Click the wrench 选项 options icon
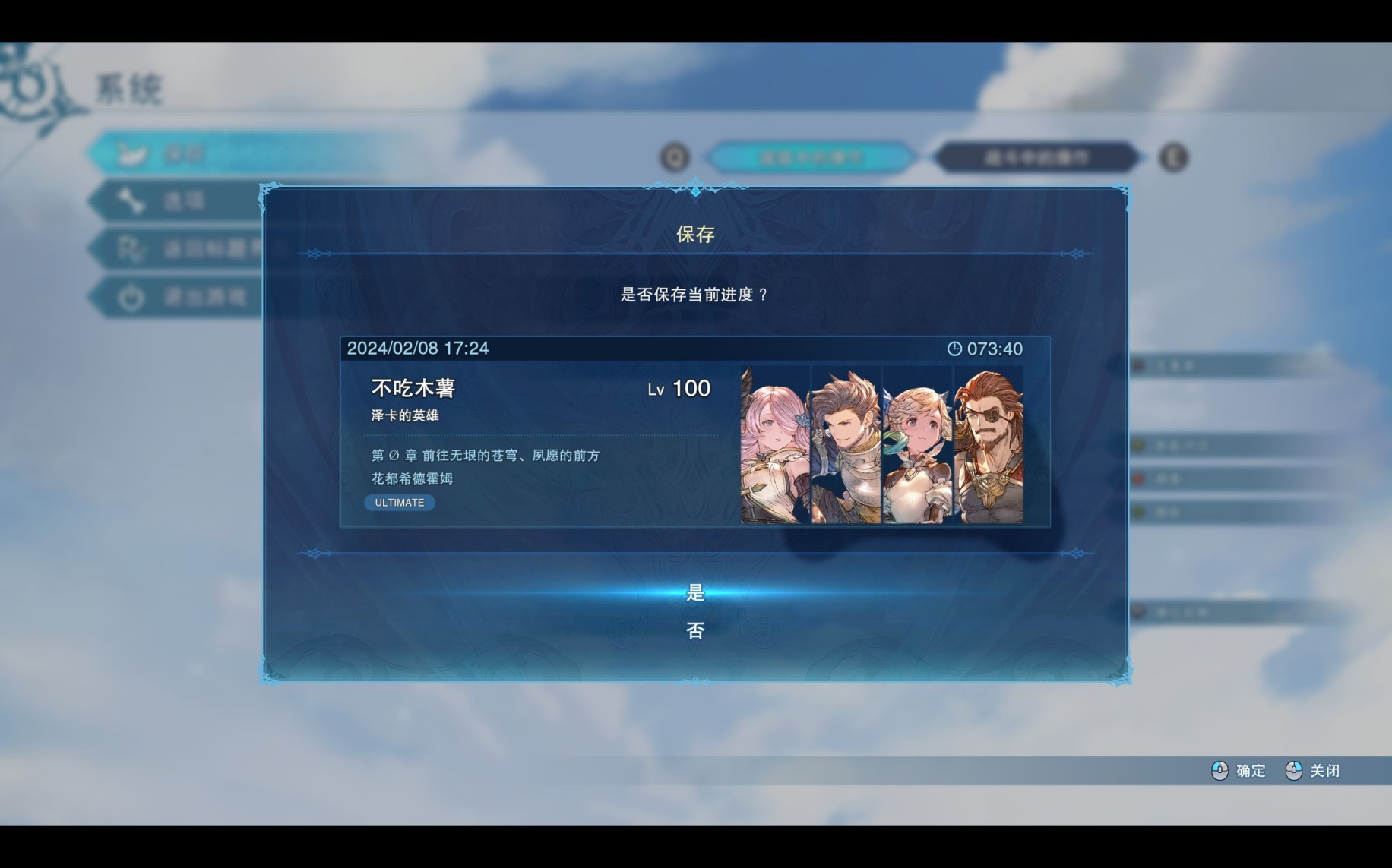Viewport: 1392px width, 868px height. (x=132, y=199)
